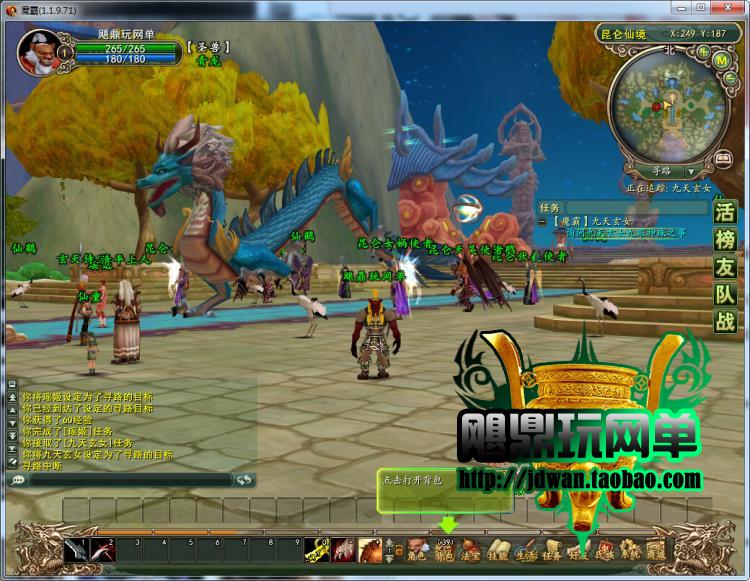
Task: Click the chat text input box
Action: coord(130,480)
